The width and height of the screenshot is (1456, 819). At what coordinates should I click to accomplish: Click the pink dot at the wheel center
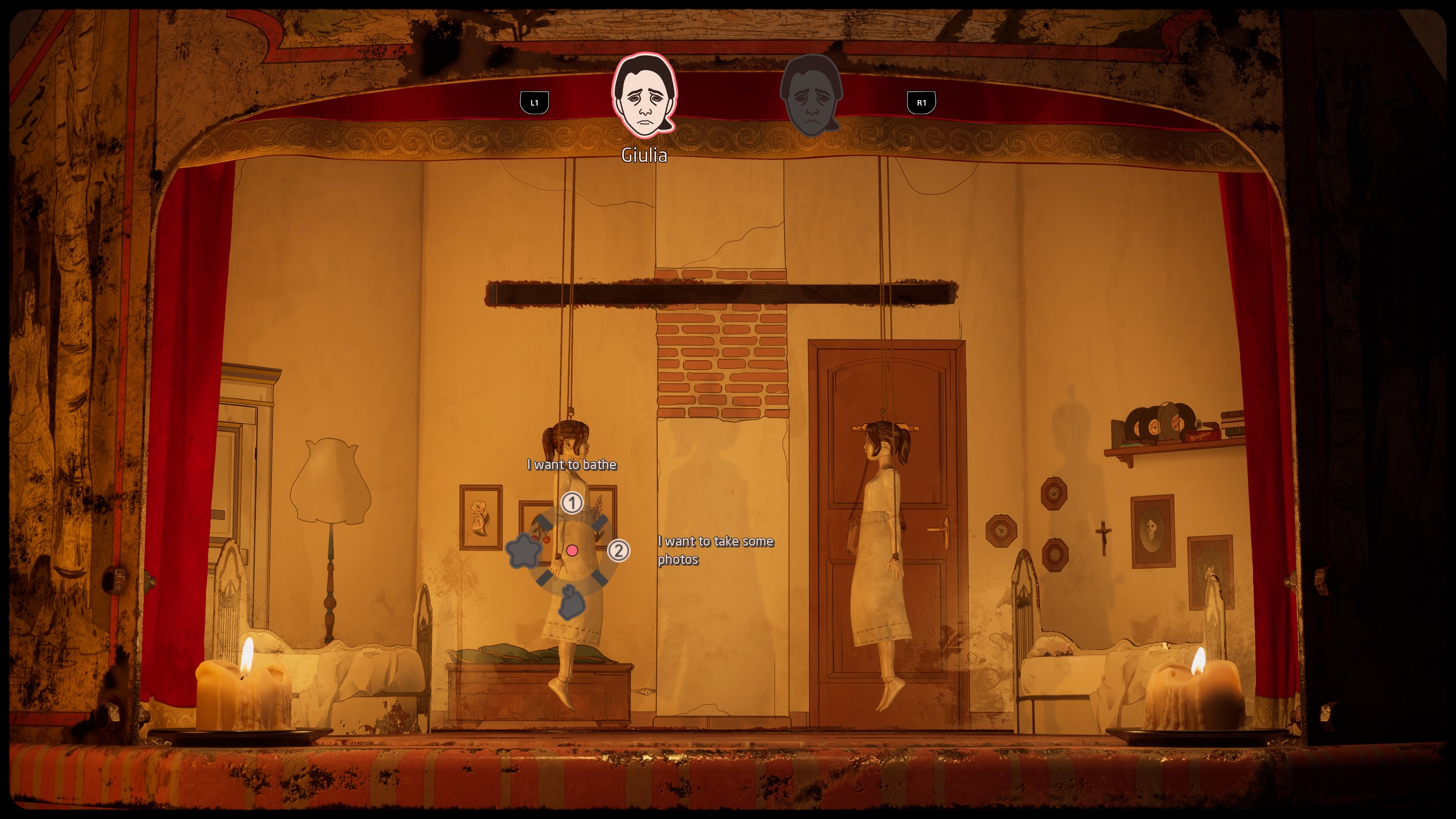(572, 550)
